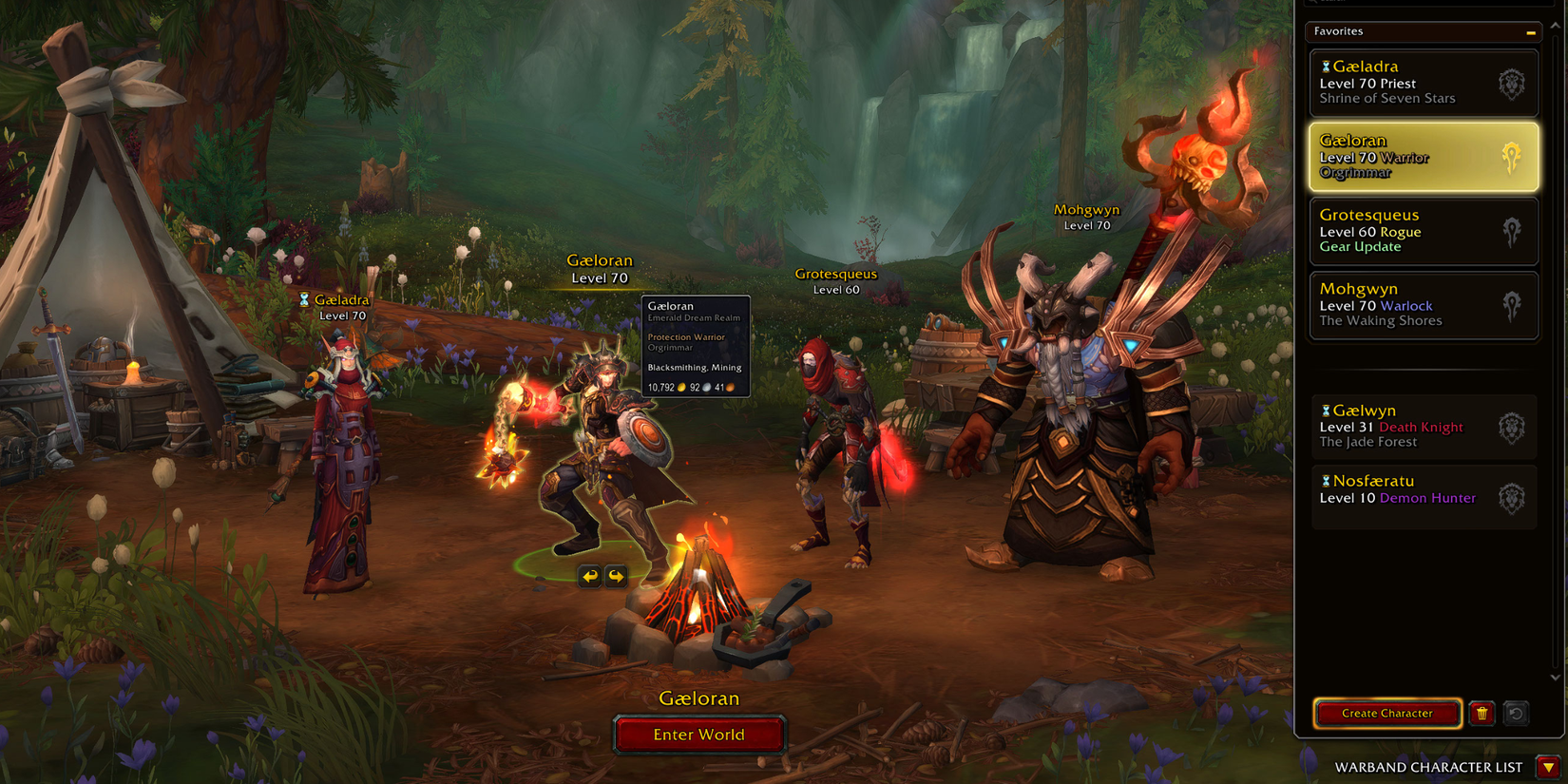Click the Horde crest on Mohgwyn's card
The image size is (1568, 784).
coord(1513,305)
